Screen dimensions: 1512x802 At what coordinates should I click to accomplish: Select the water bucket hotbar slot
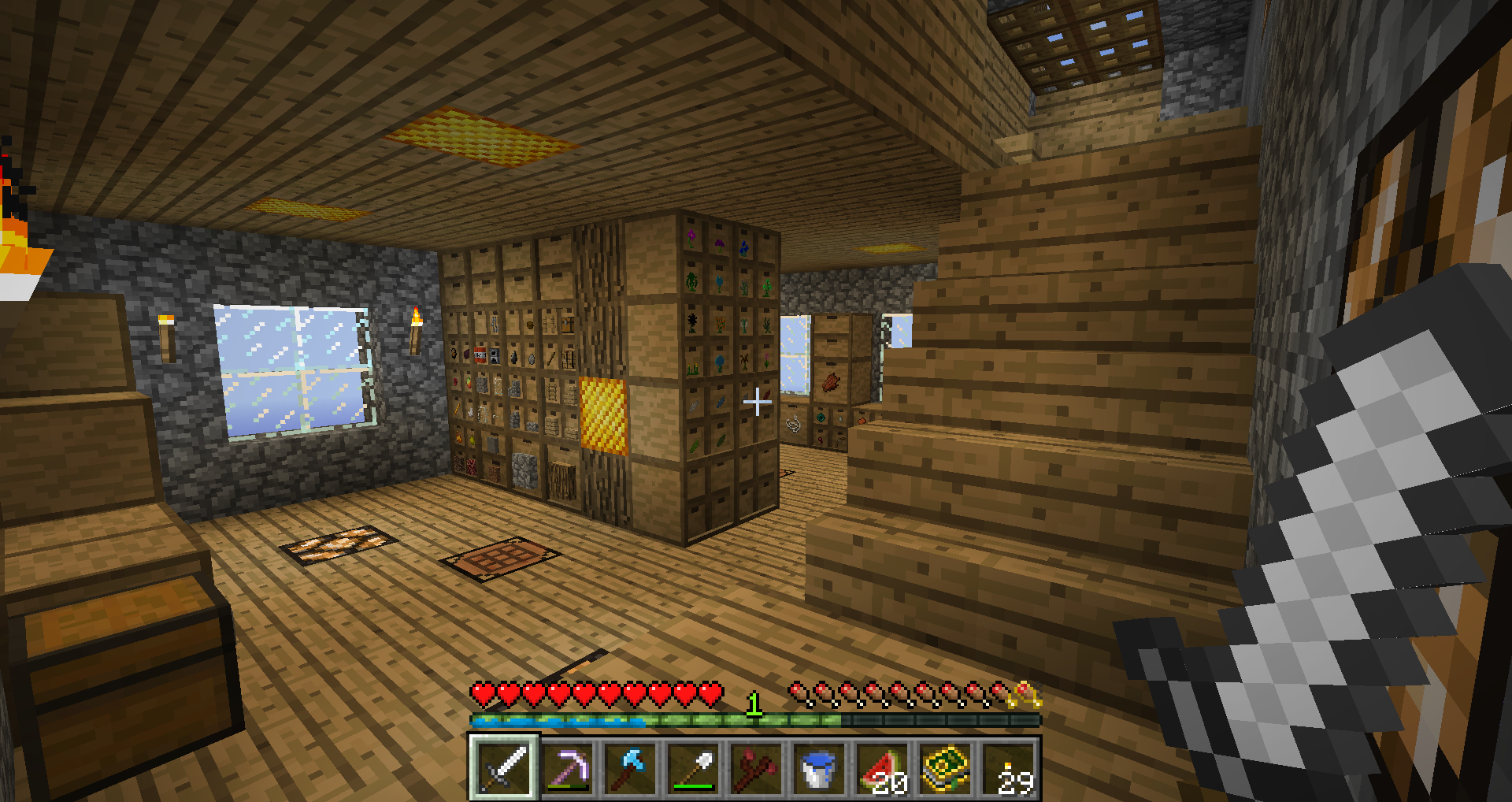pyautogui.click(x=819, y=767)
